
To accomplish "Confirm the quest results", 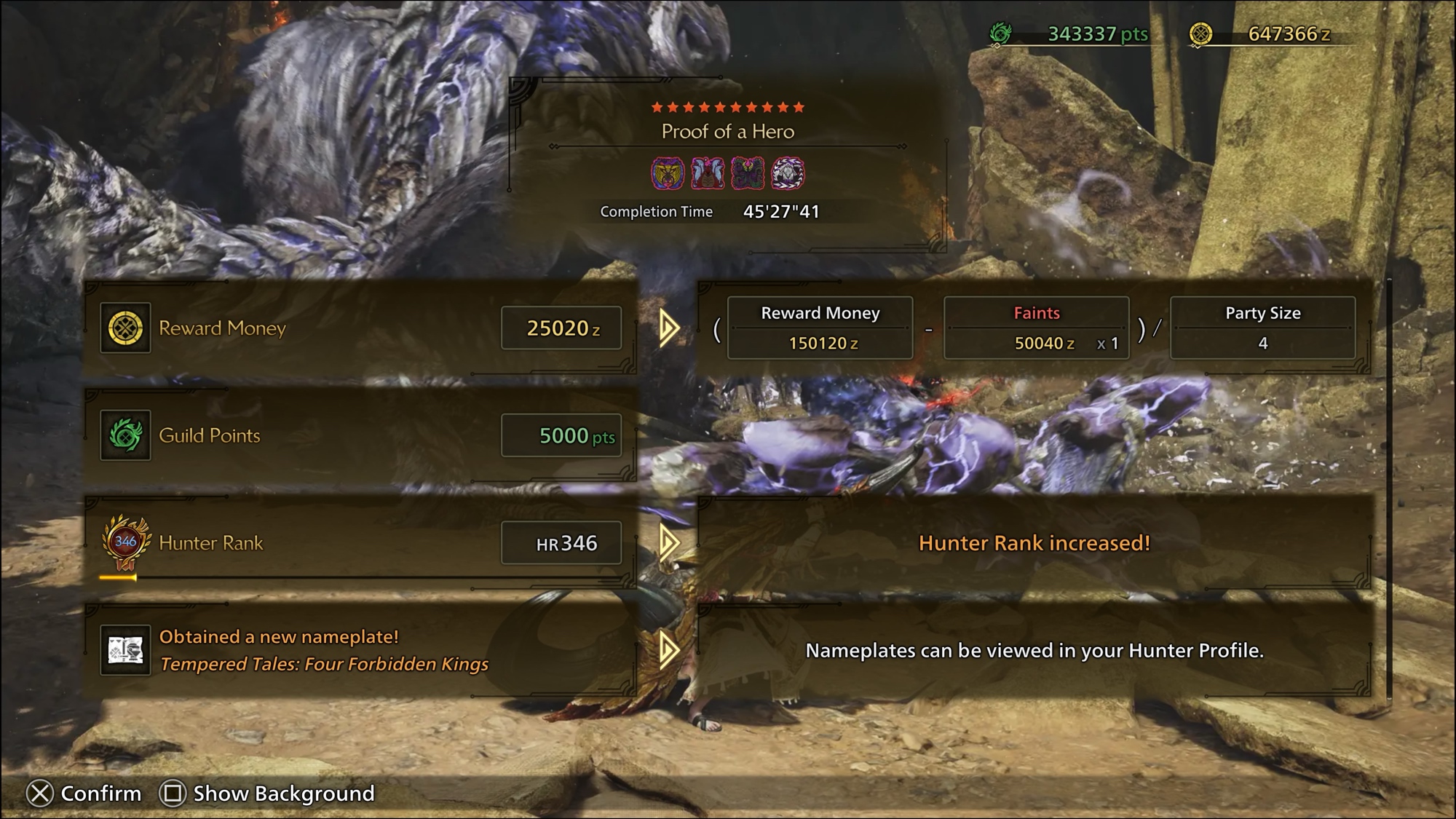I will 84,793.
